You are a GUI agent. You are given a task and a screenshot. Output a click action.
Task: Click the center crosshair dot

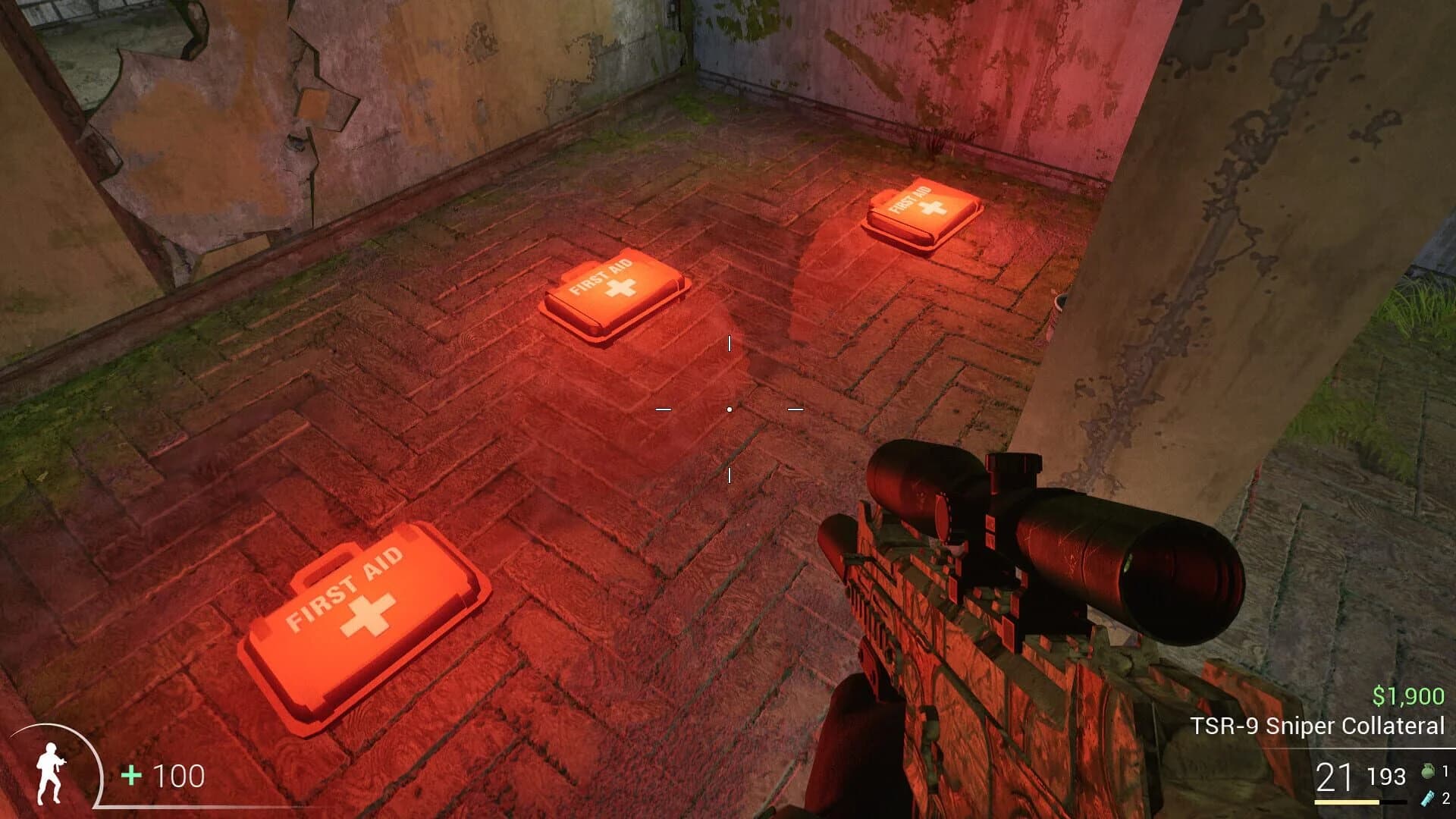729,409
